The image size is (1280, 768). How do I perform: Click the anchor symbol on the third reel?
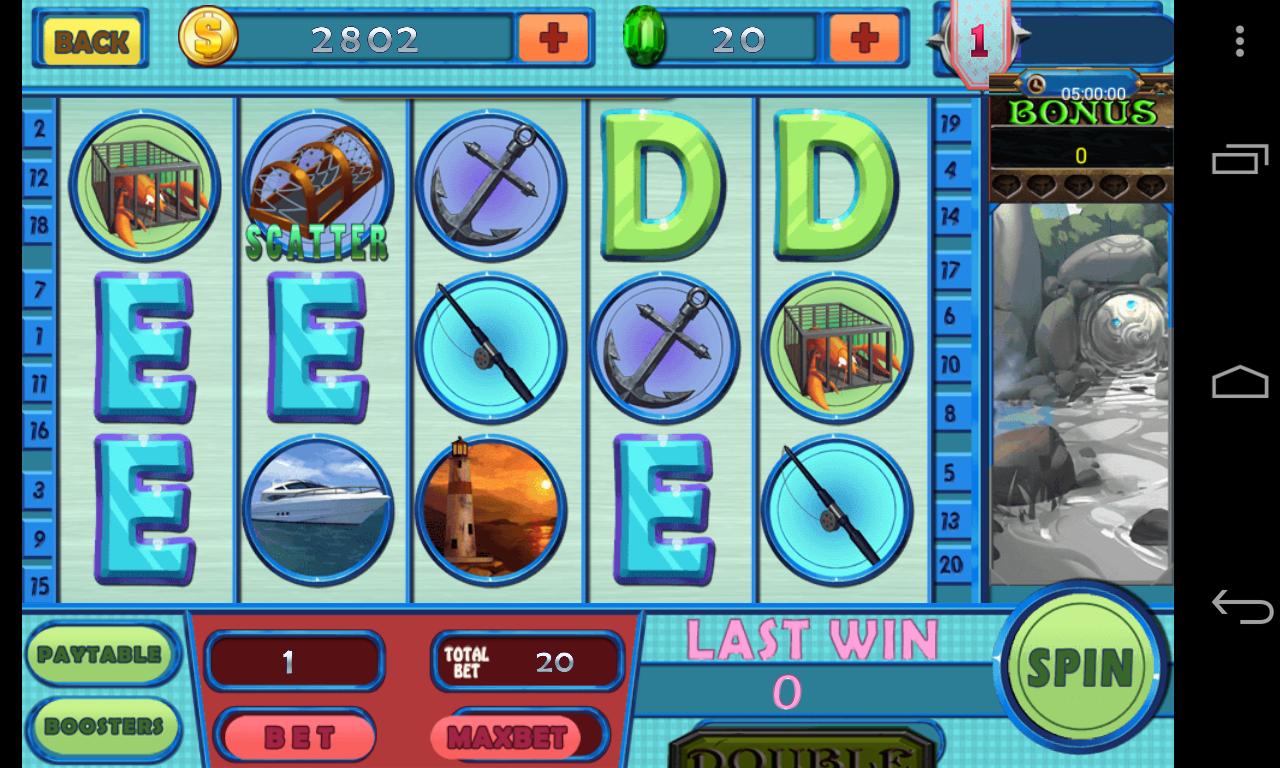click(490, 186)
